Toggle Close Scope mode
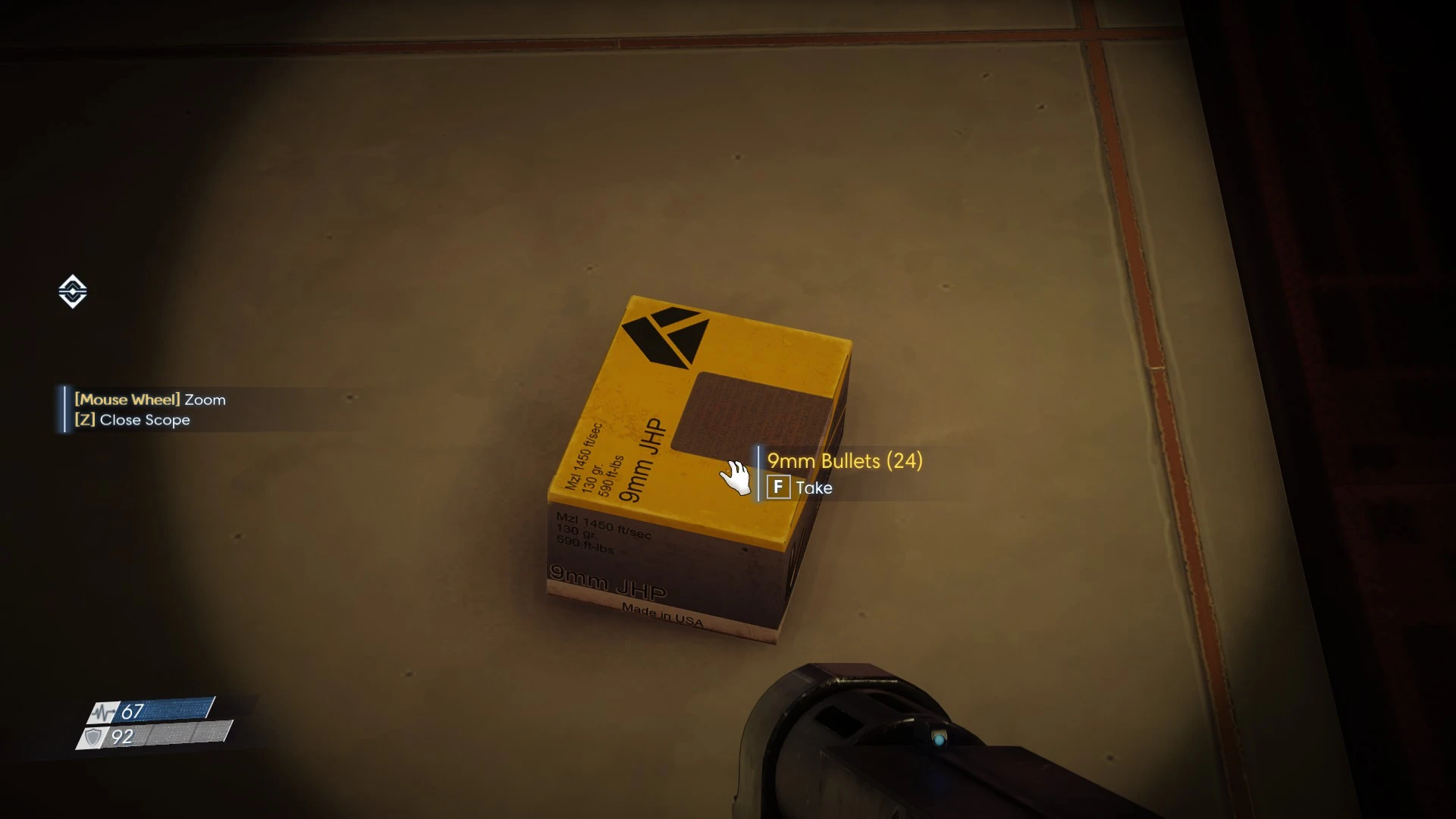 pos(133,419)
